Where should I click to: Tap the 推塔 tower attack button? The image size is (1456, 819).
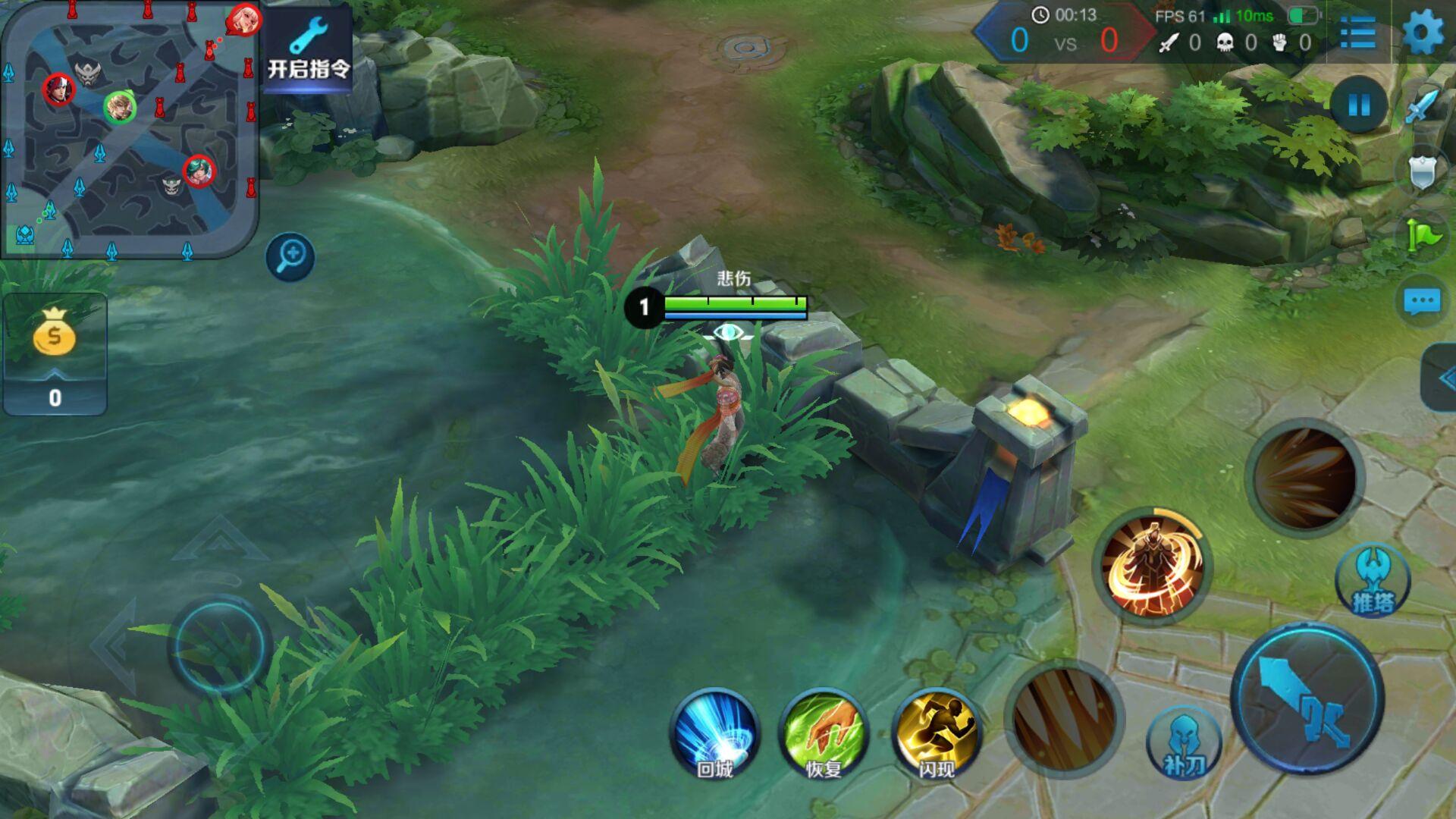[x=1373, y=582]
